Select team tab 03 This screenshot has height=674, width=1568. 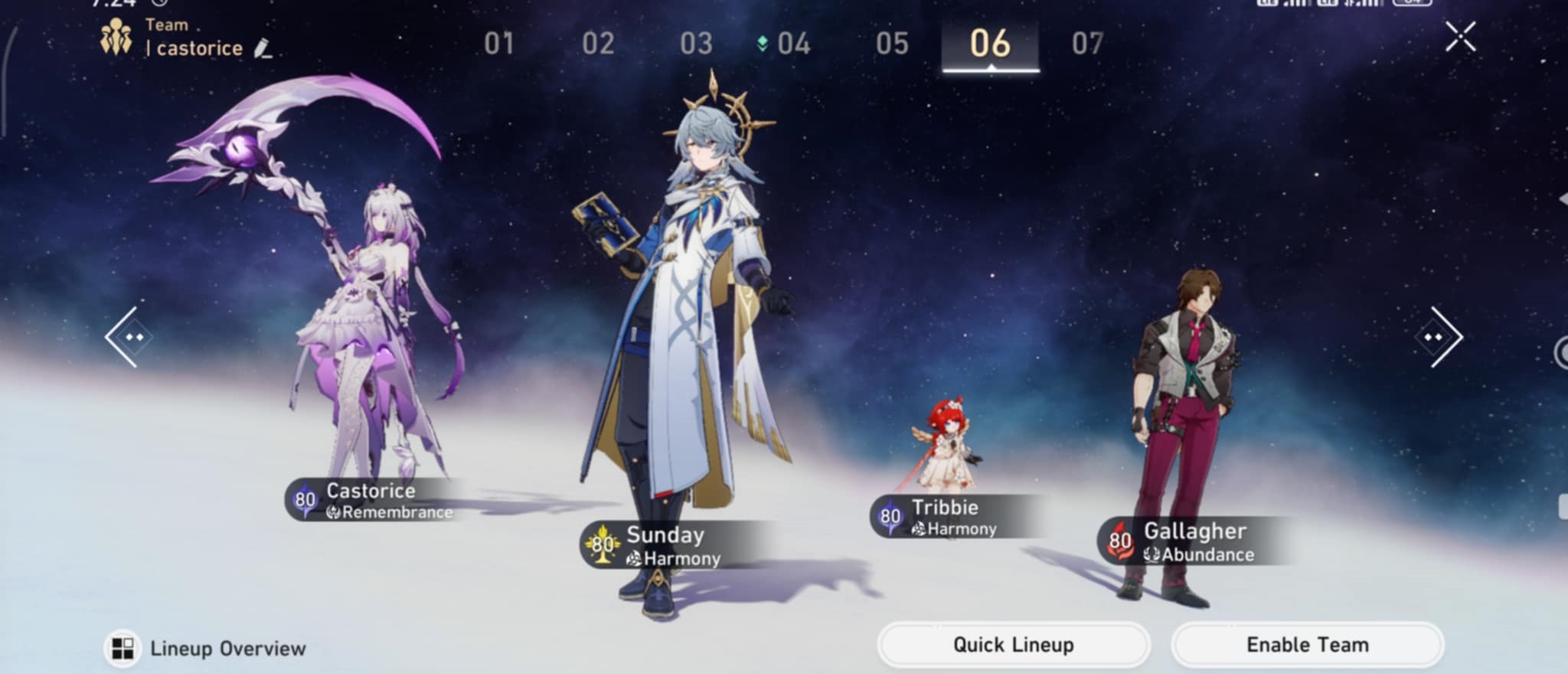(x=697, y=44)
